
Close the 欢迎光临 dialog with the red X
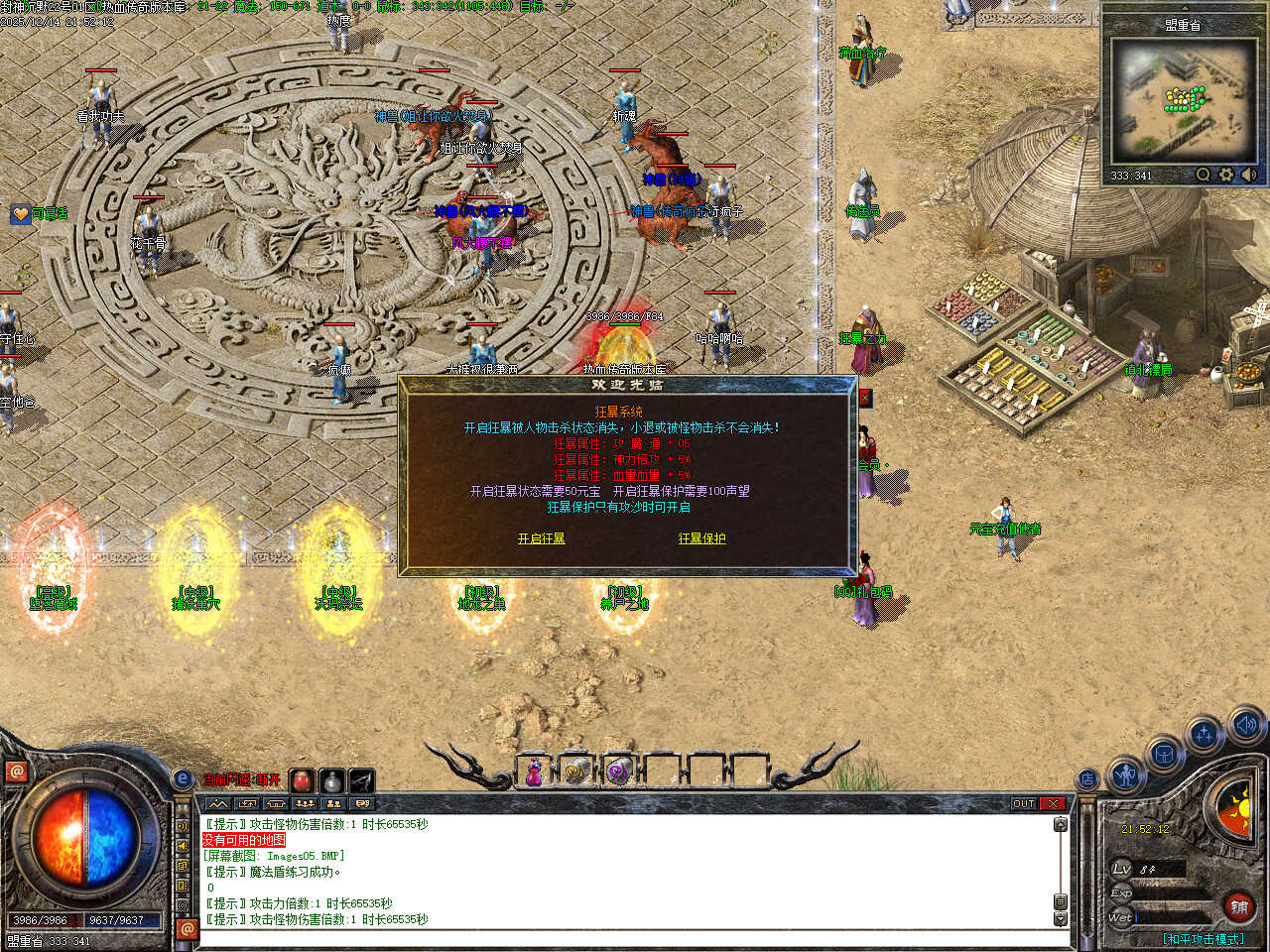(865, 398)
